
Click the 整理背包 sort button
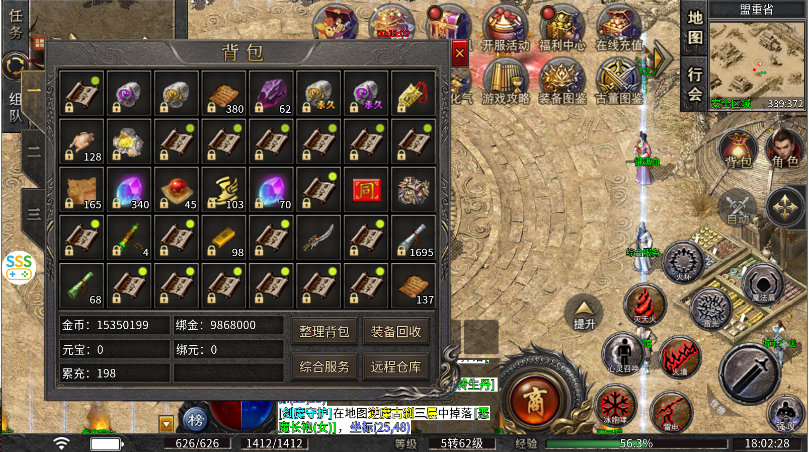[x=325, y=331]
